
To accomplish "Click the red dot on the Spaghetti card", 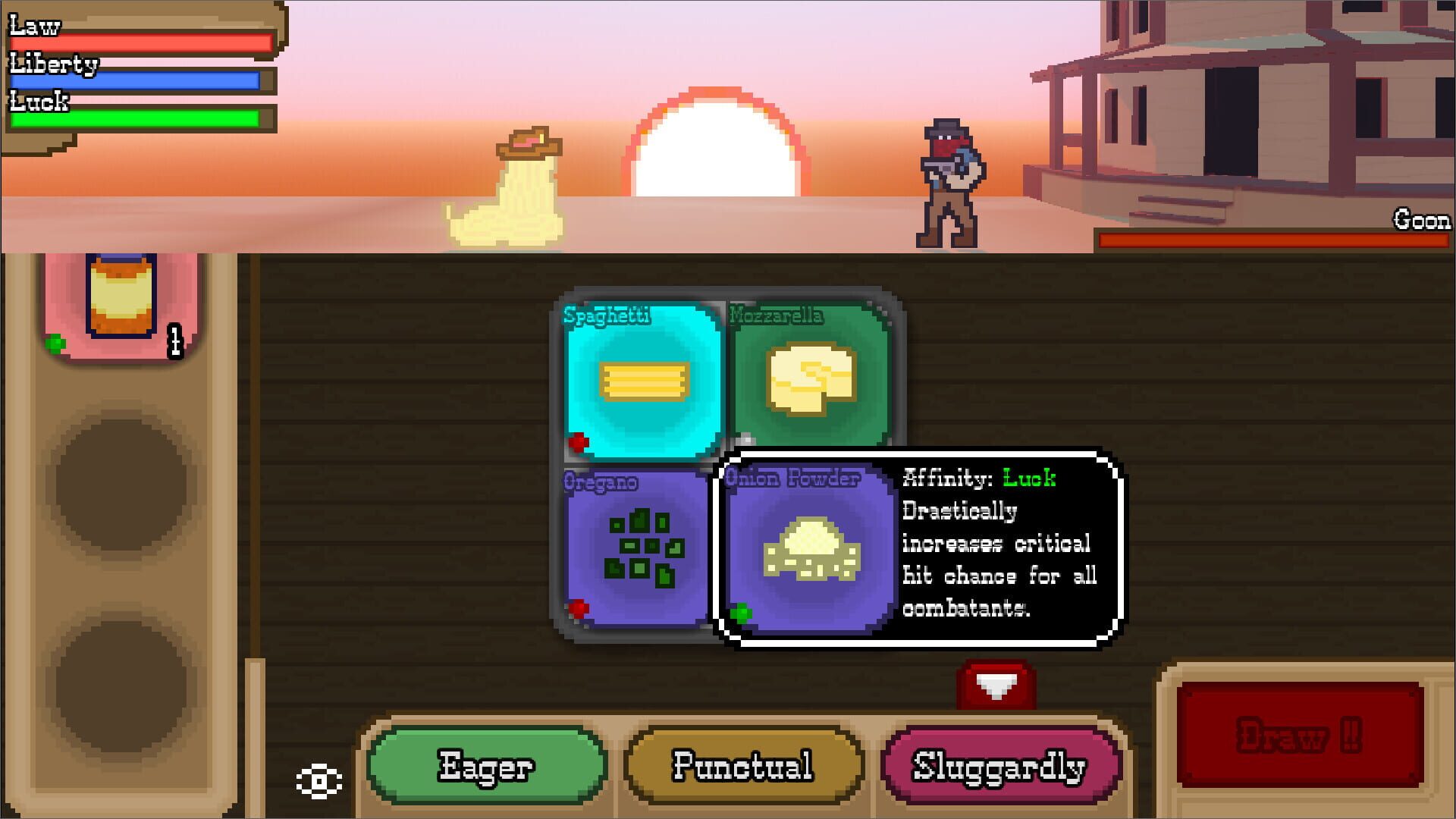I will [579, 441].
